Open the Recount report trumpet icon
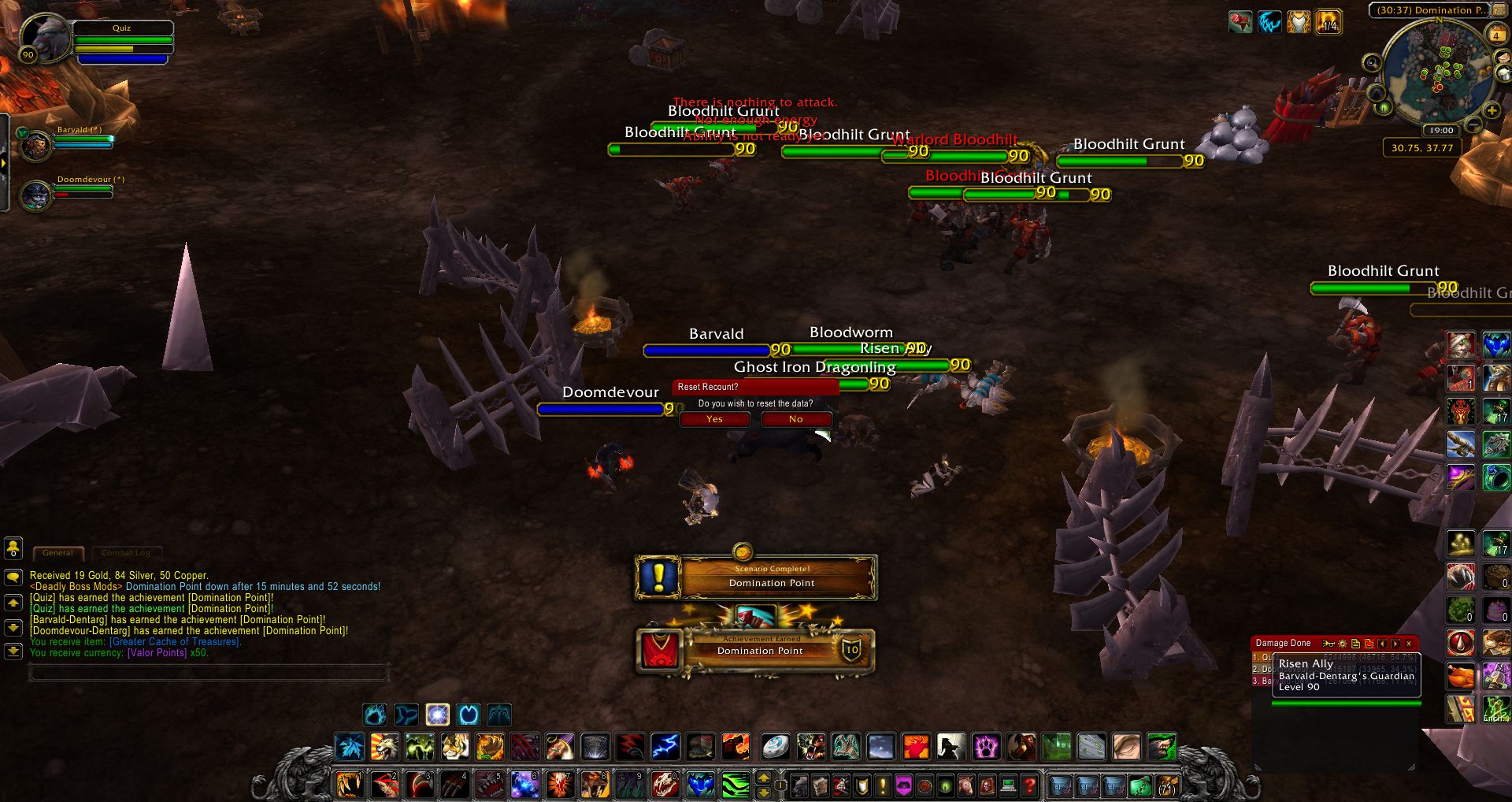Image resolution: width=1512 pixels, height=802 pixels. tap(1329, 643)
